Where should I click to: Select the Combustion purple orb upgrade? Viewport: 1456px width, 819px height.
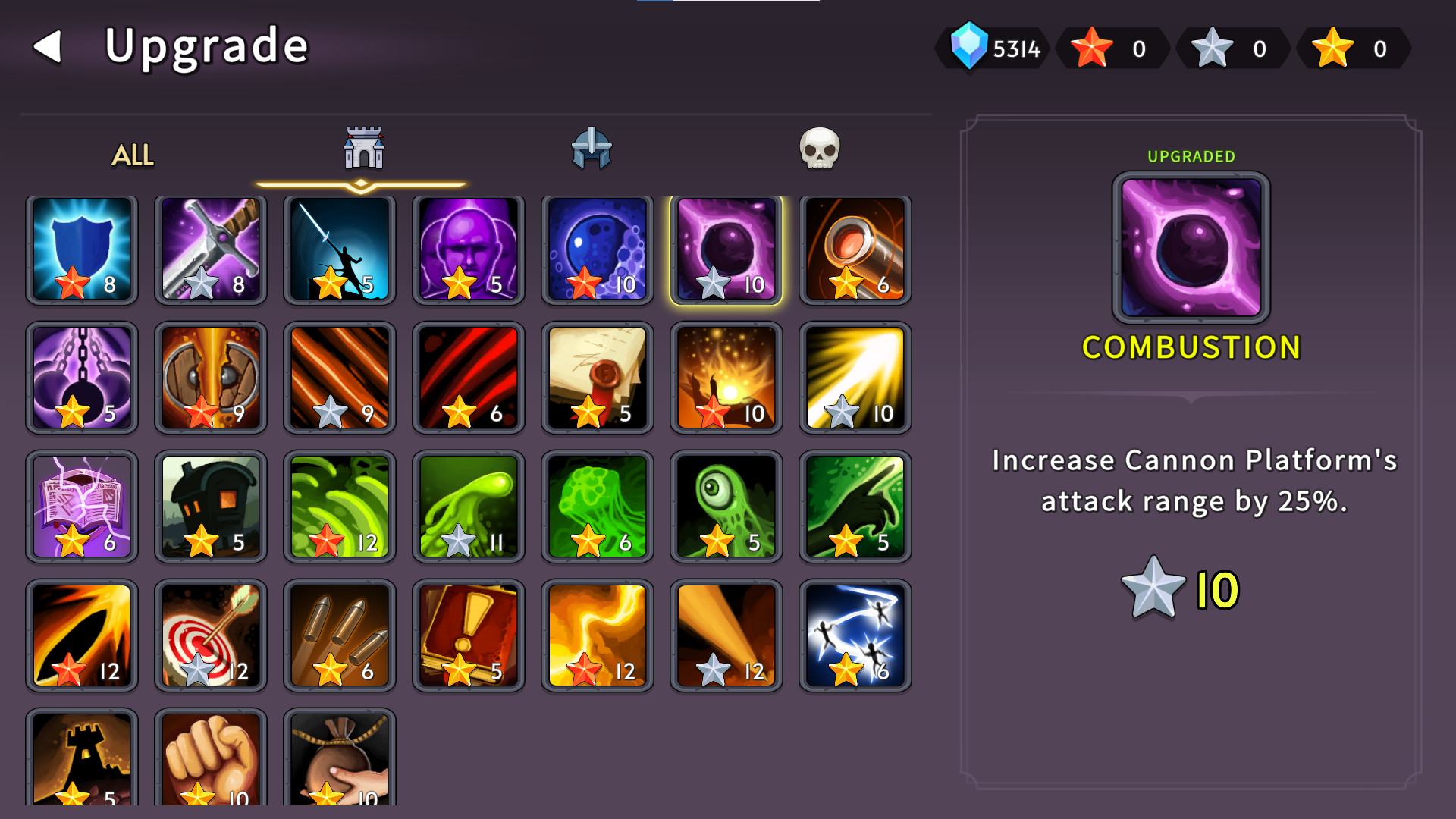[725, 250]
